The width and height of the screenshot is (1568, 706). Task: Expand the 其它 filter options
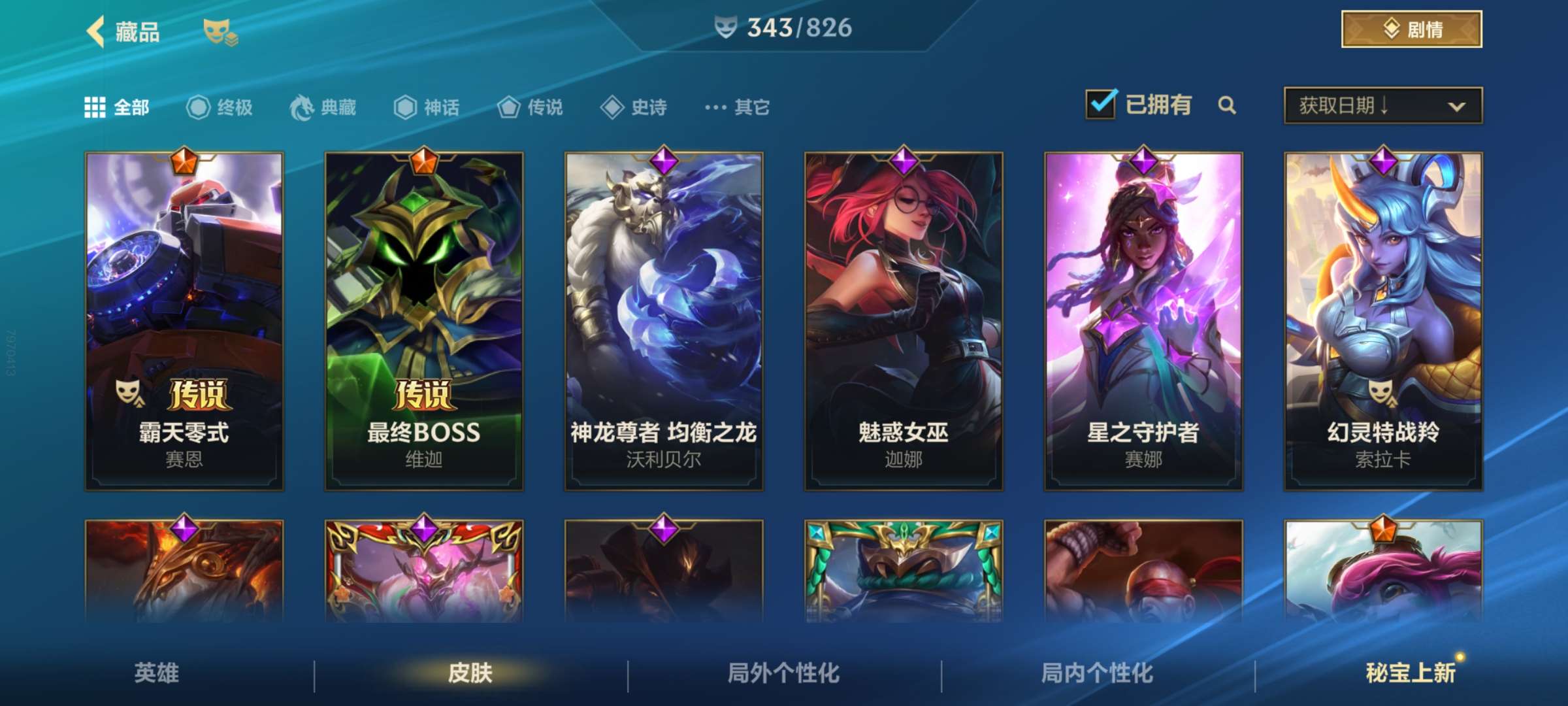pos(735,109)
